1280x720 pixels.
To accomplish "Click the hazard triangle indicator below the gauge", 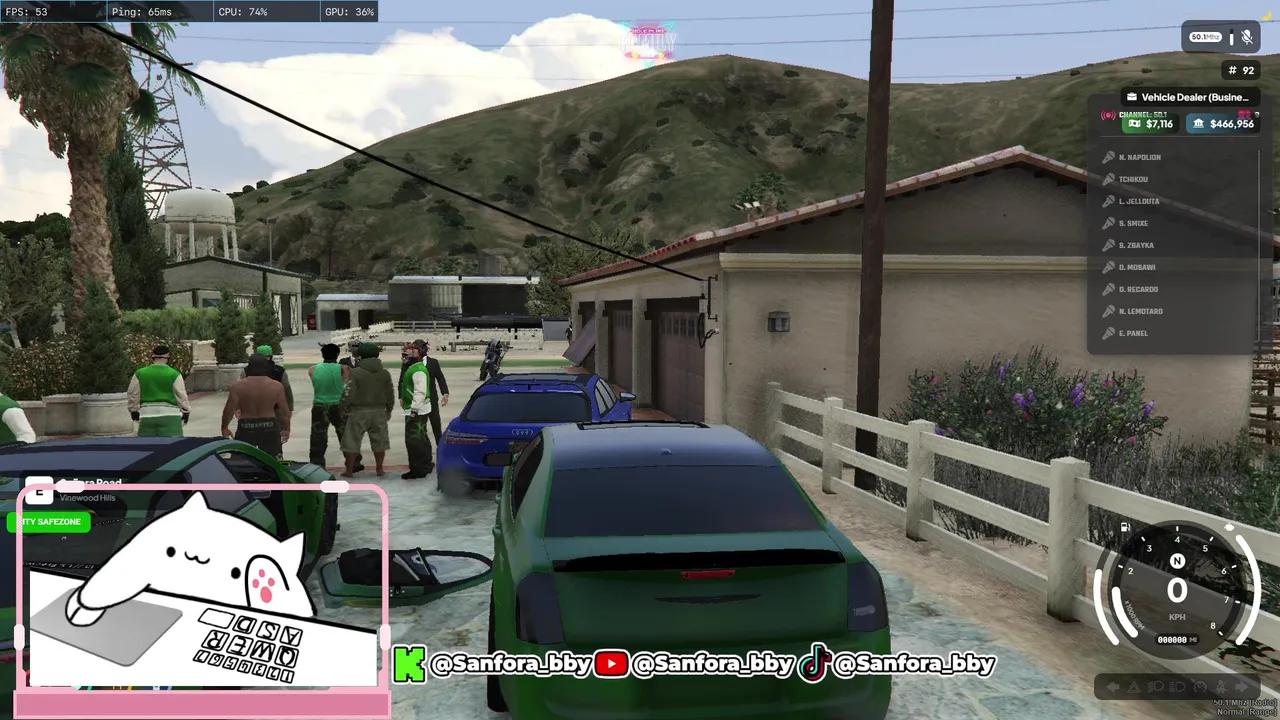I will click(x=1131, y=685).
